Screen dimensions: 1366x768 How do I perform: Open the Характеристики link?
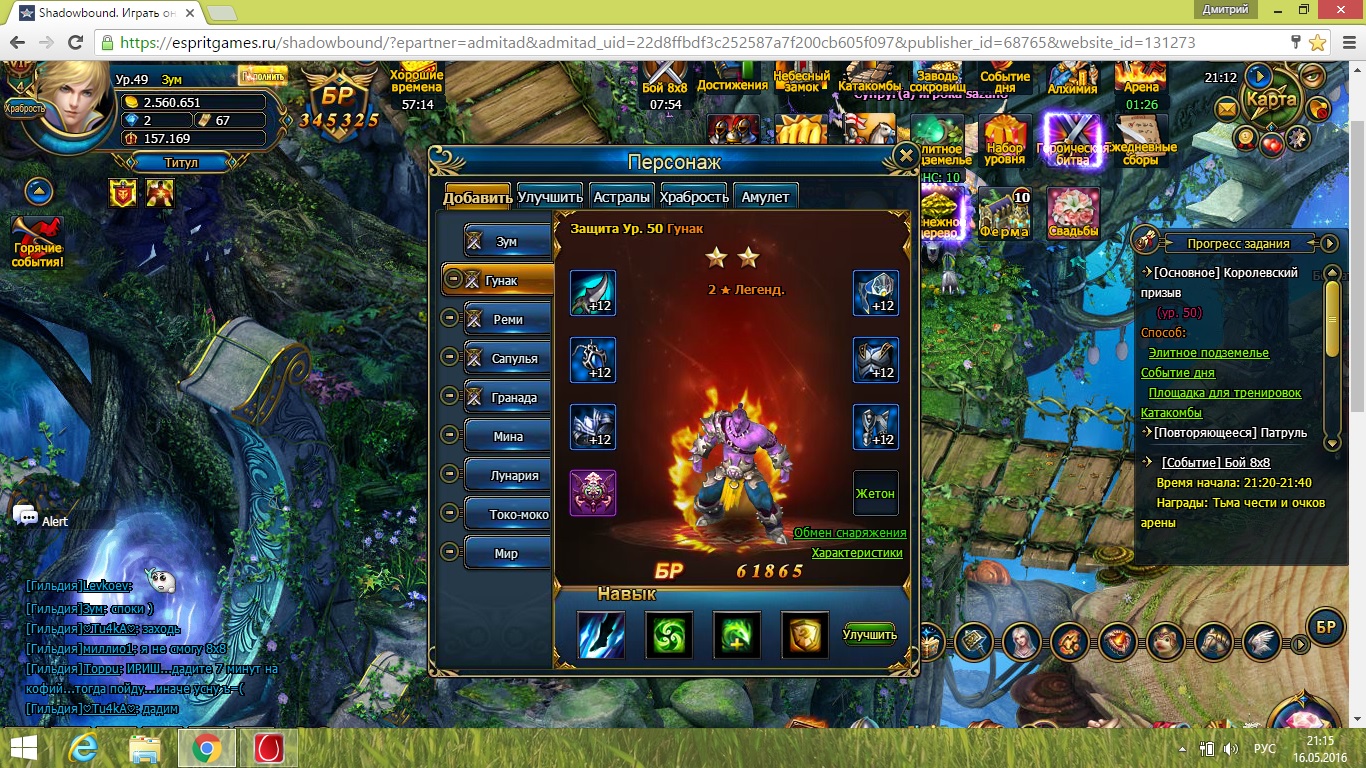coord(857,553)
